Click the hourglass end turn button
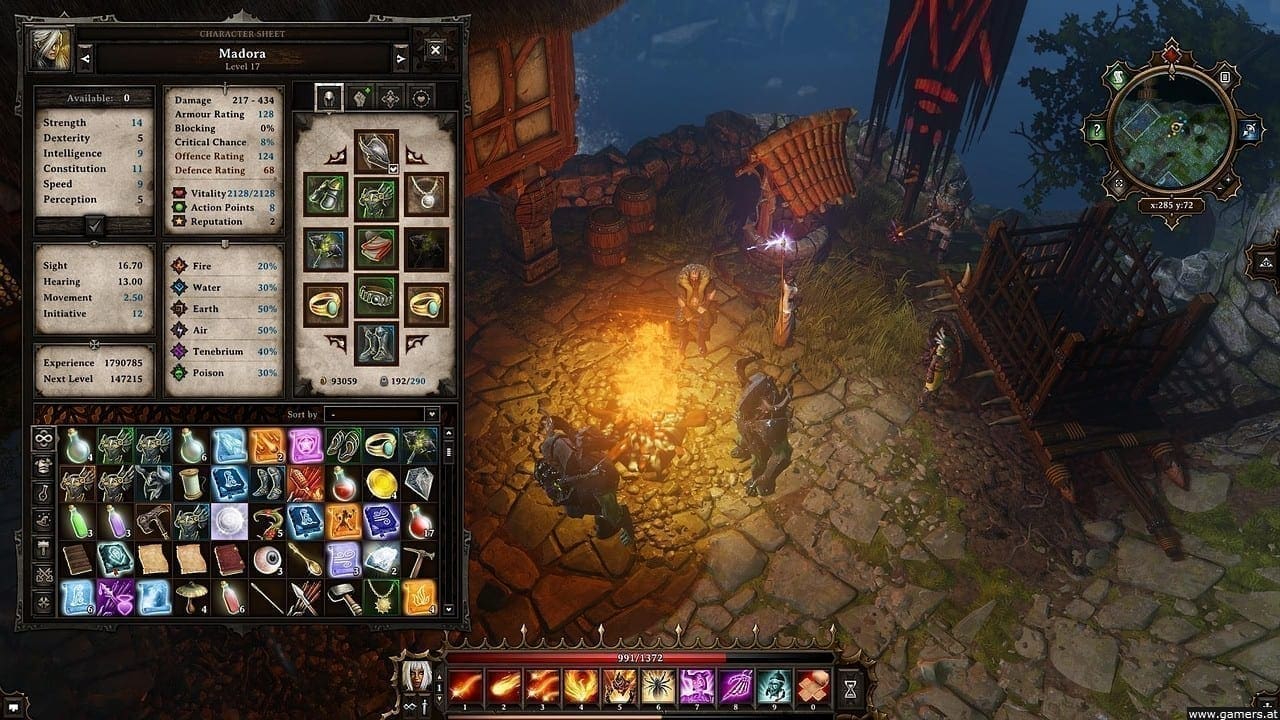1280x720 pixels. [850, 689]
